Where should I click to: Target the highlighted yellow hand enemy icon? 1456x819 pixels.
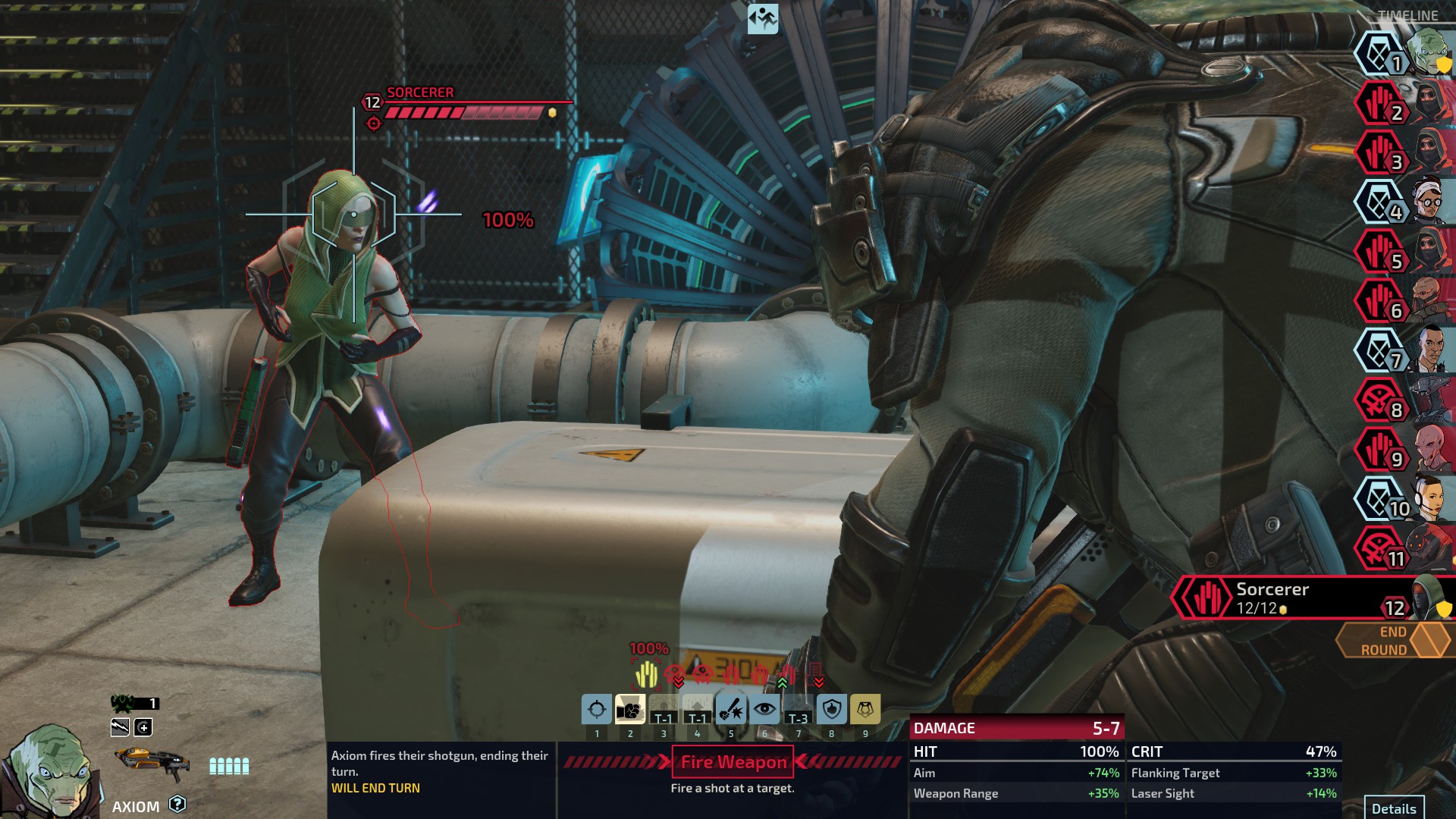click(646, 673)
